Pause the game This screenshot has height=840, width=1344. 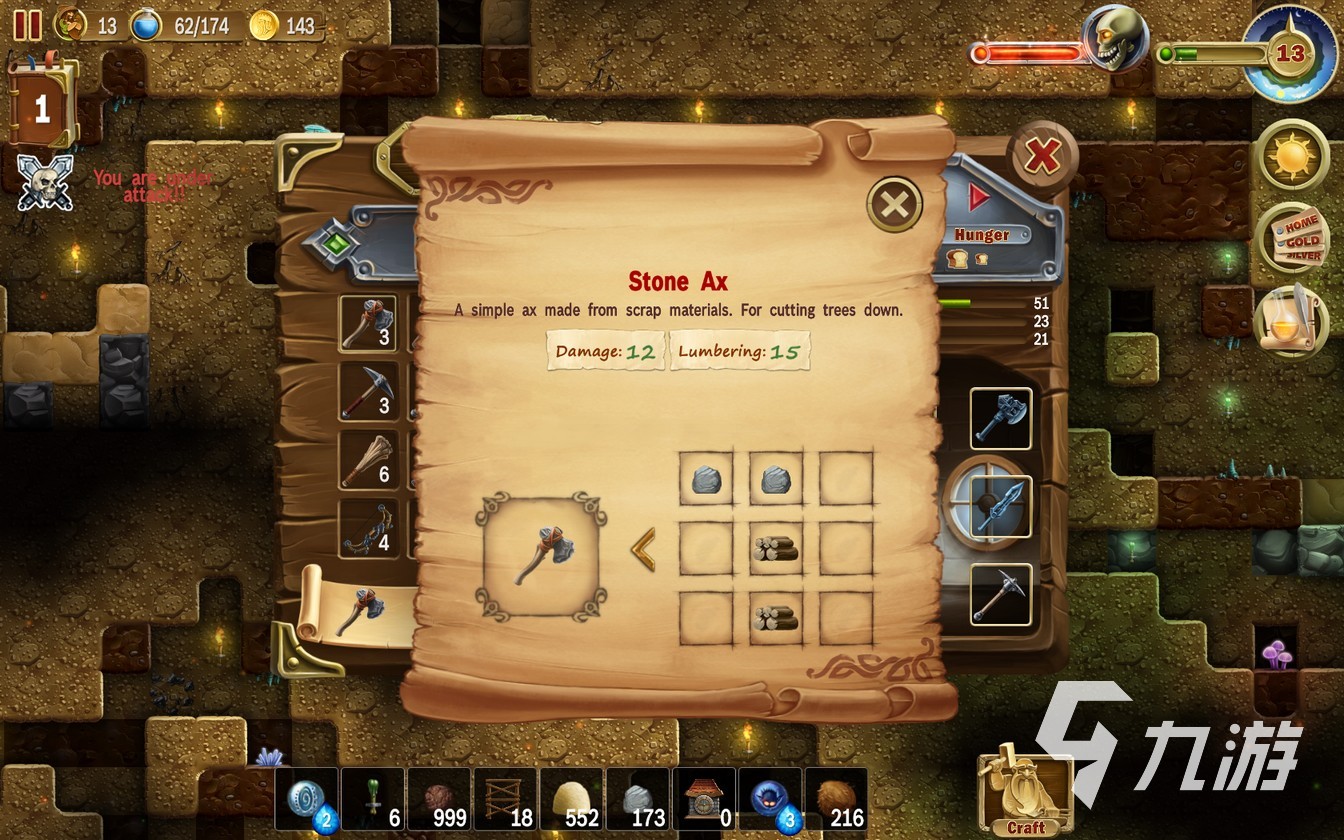click(27, 25)
